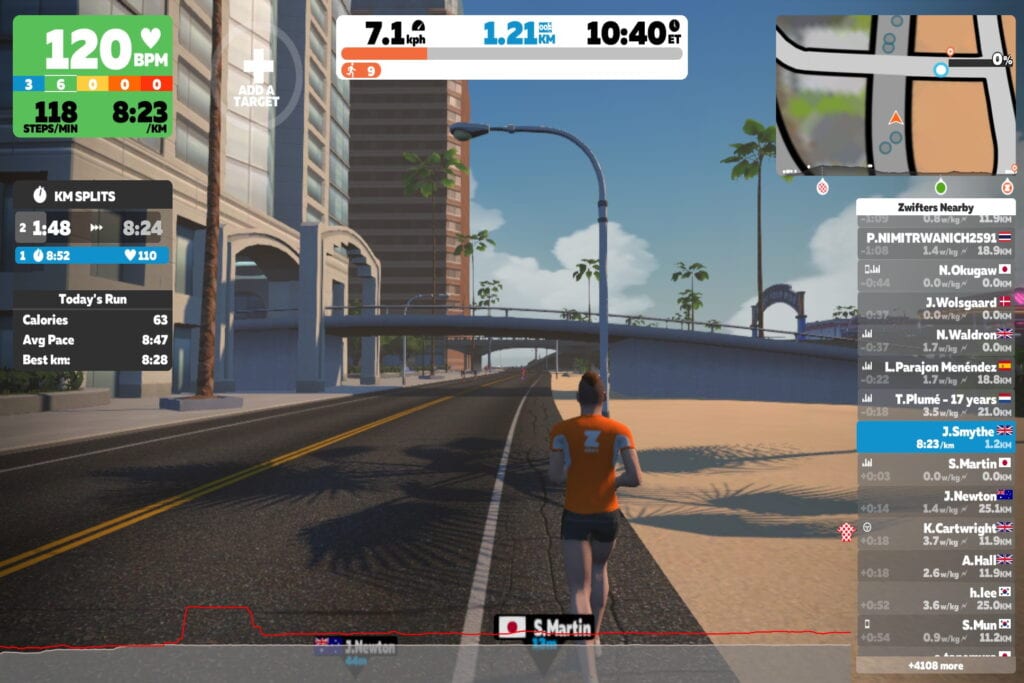This screenshot has width=1024, height=683.
Task: Select L.Parajon Menéndez row
Action: point(935,373)
